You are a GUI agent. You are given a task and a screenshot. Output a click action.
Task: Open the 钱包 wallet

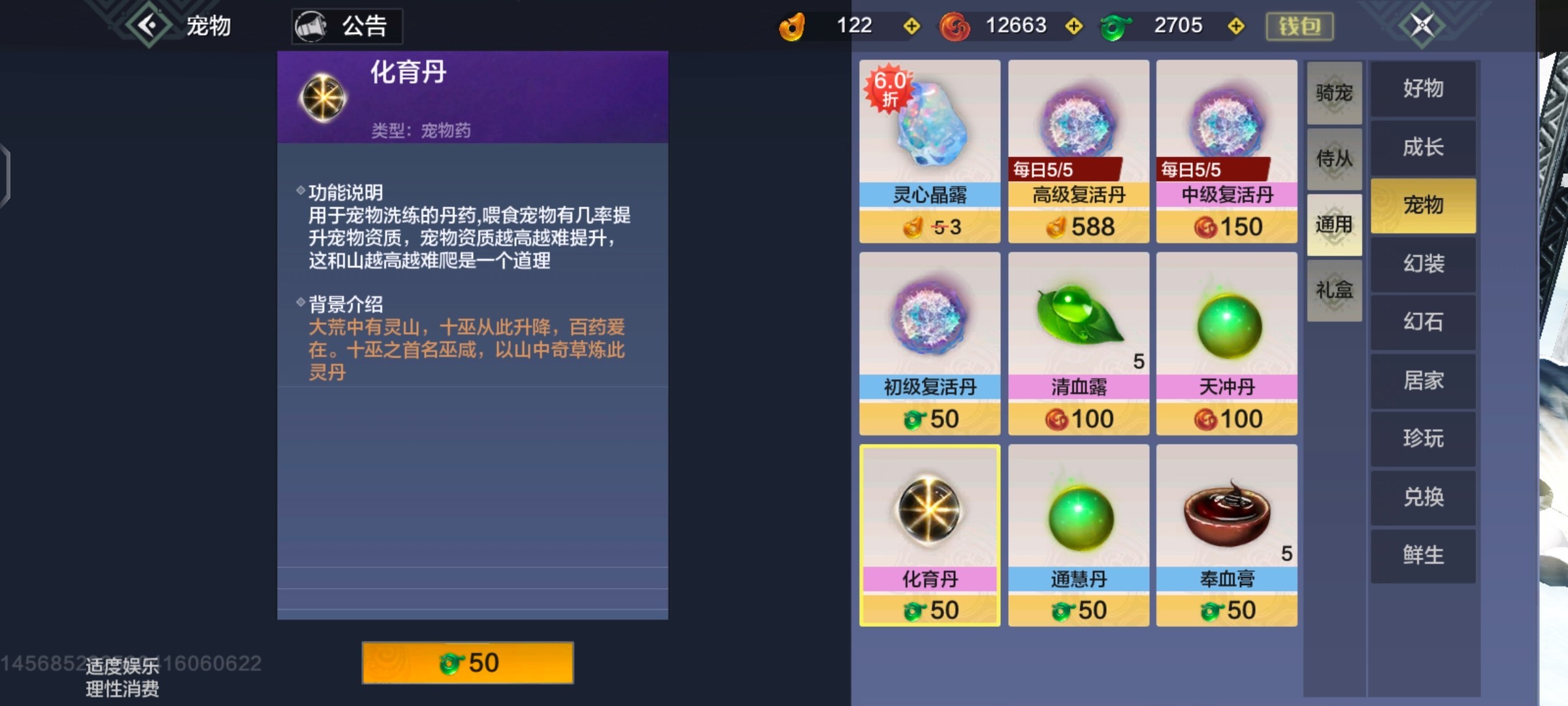click(x=1299, y=26)
